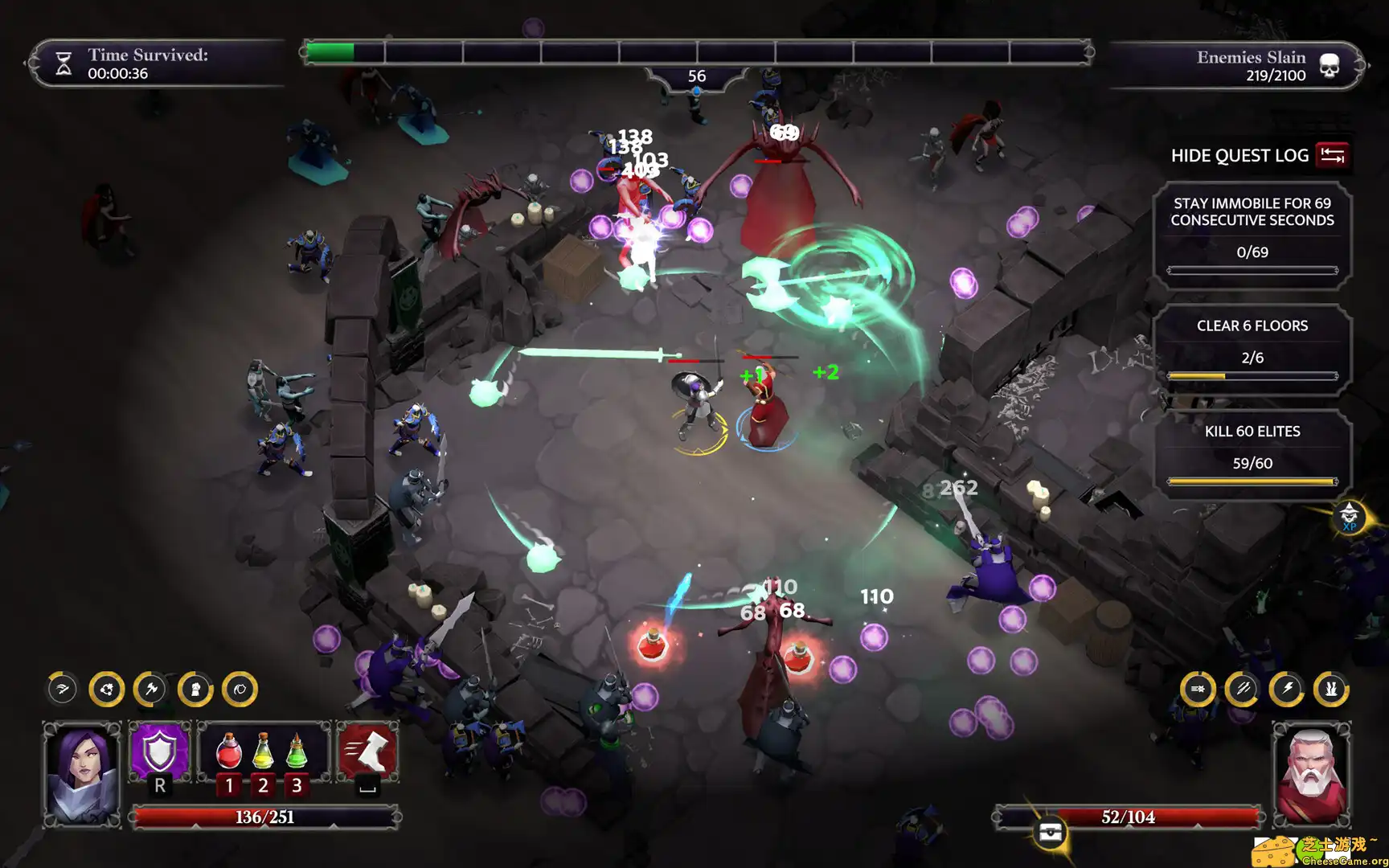Select the sword slash skill icon

coord(62,690)
